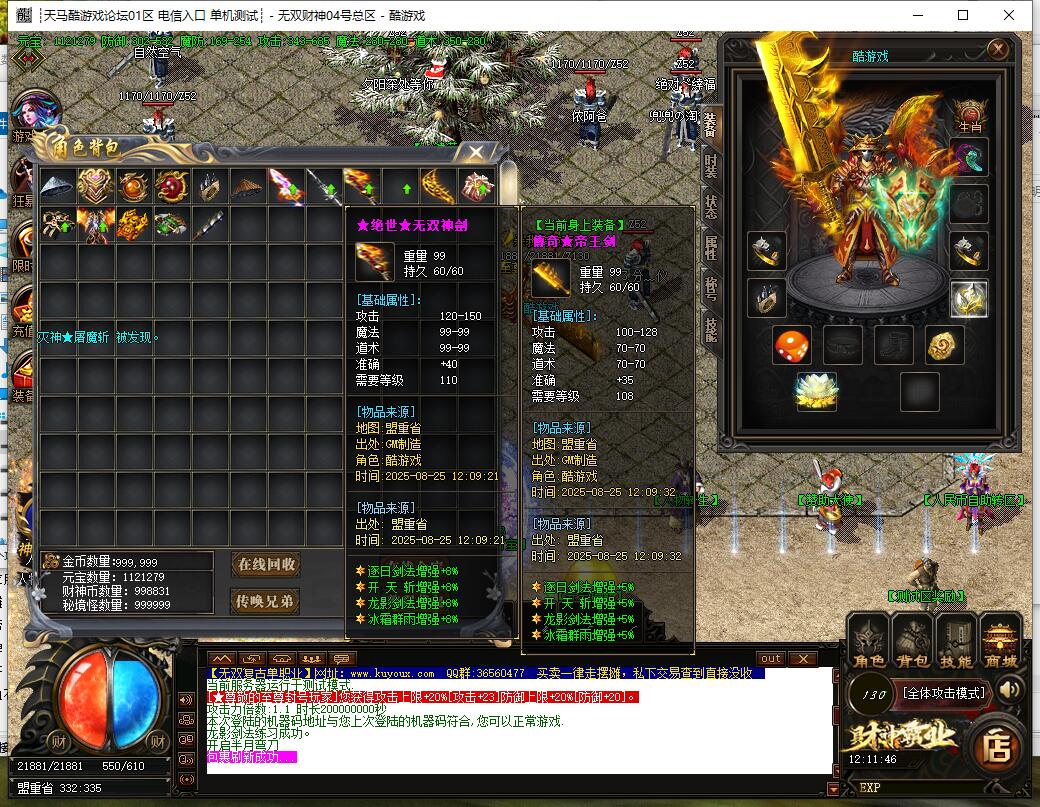Close the character backpack window

tap(476, 153)
